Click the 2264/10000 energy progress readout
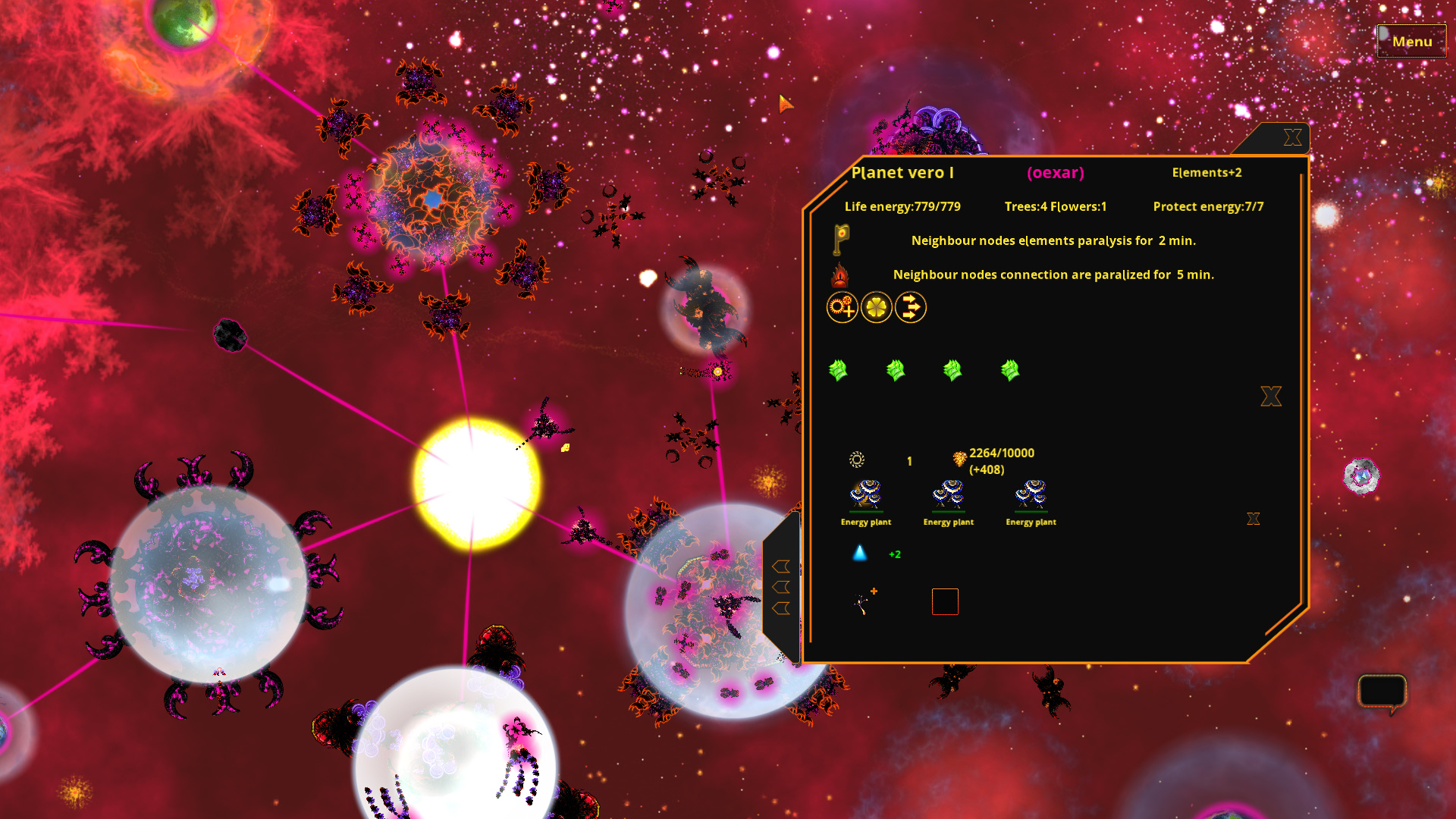This screenshot has height=819, width=1456. pyautogui.click(x=1001, y=453)
